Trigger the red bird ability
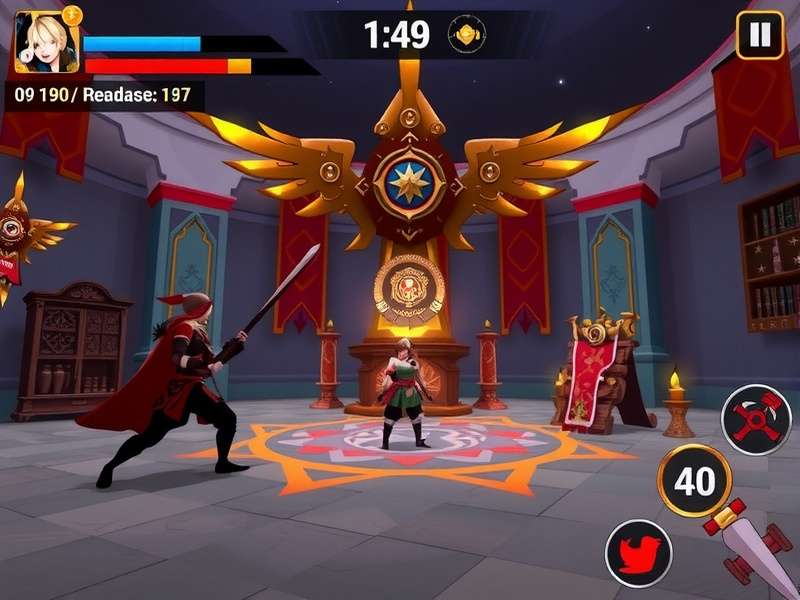The height and width of the screenshot is (600, 800). tap(639, 553)
